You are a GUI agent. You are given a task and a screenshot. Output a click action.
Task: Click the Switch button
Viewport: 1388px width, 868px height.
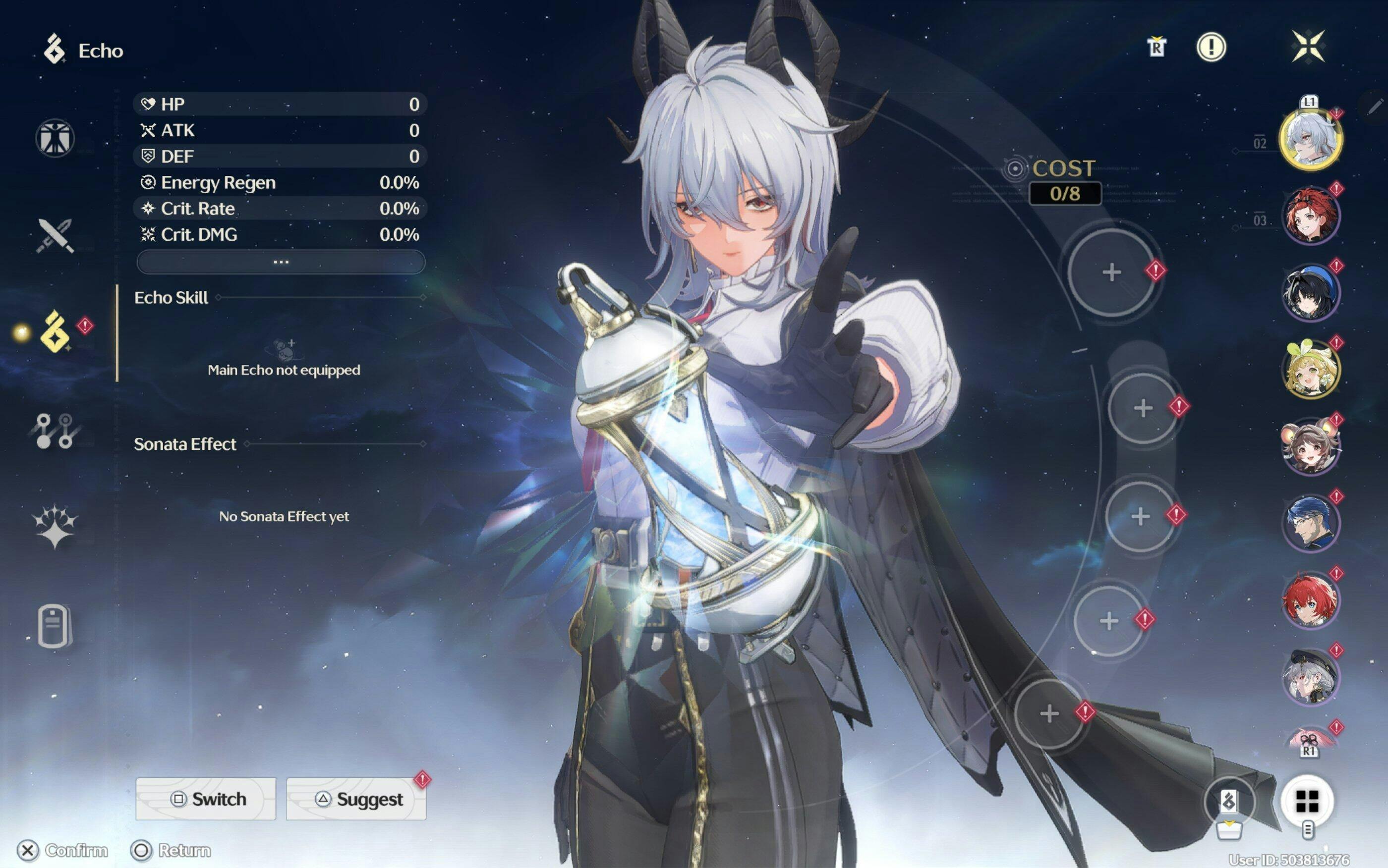(x=206, y=799)
